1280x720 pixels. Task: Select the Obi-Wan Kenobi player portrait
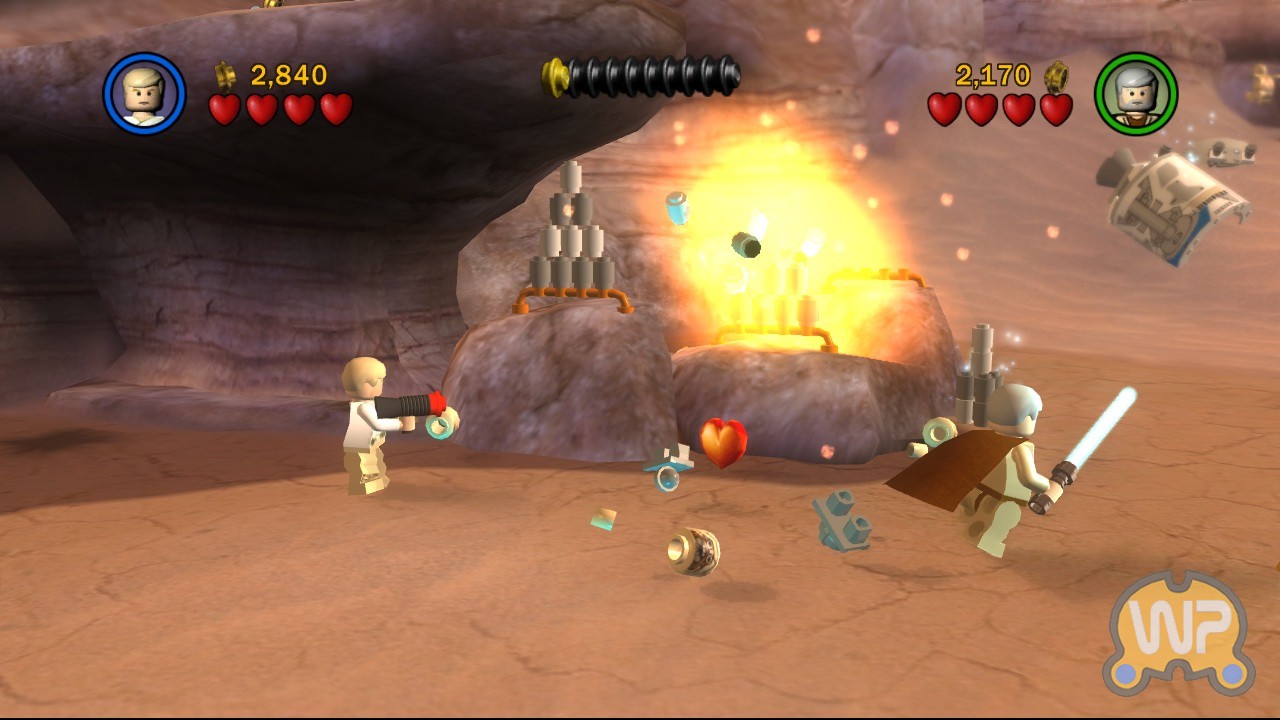[x=1136, y=94]
